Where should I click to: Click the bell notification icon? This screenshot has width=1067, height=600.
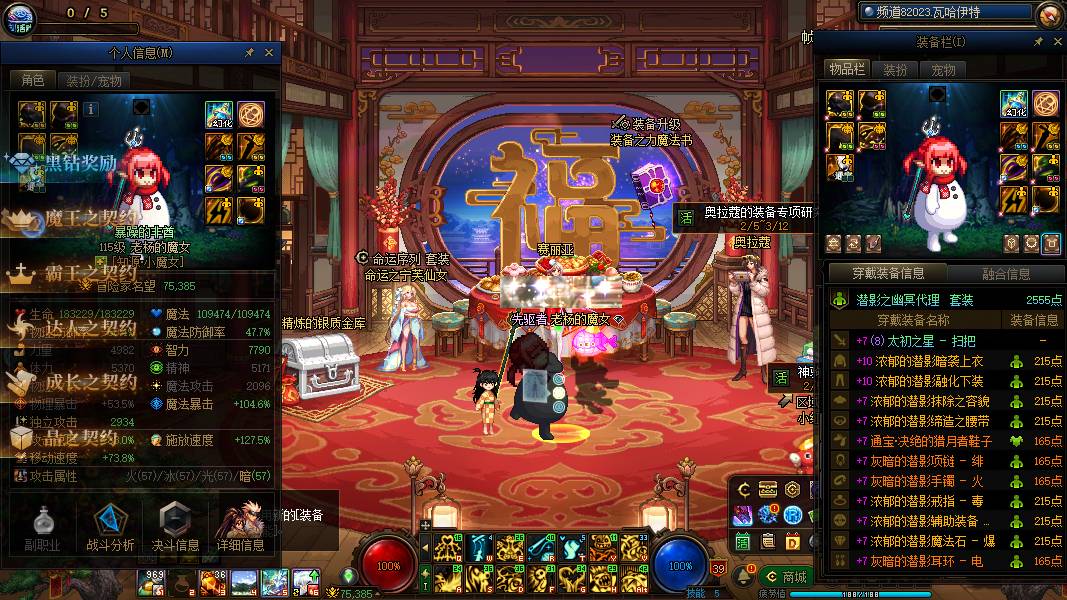click(x=743, y=577)
